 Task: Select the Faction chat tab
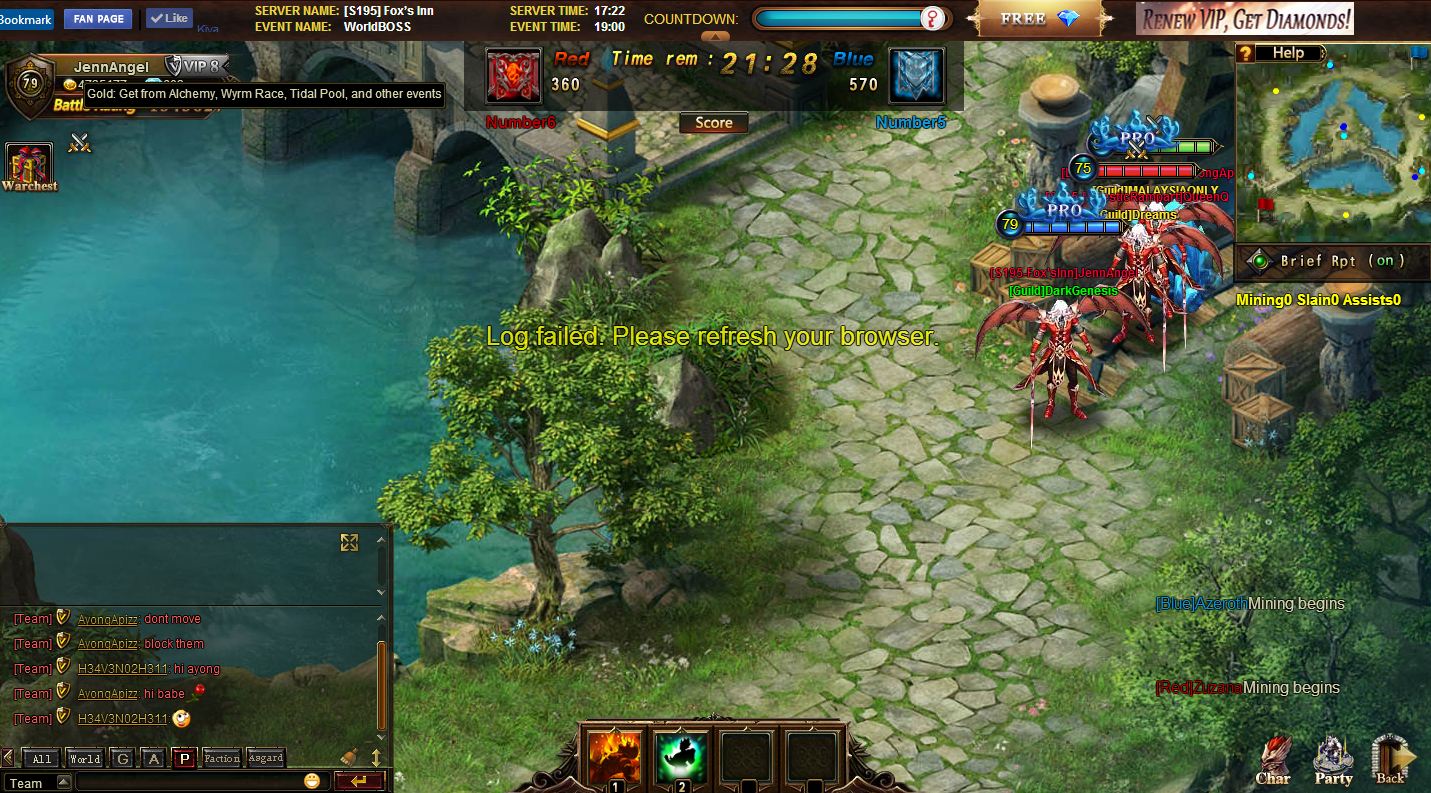[x=221, y=759]
